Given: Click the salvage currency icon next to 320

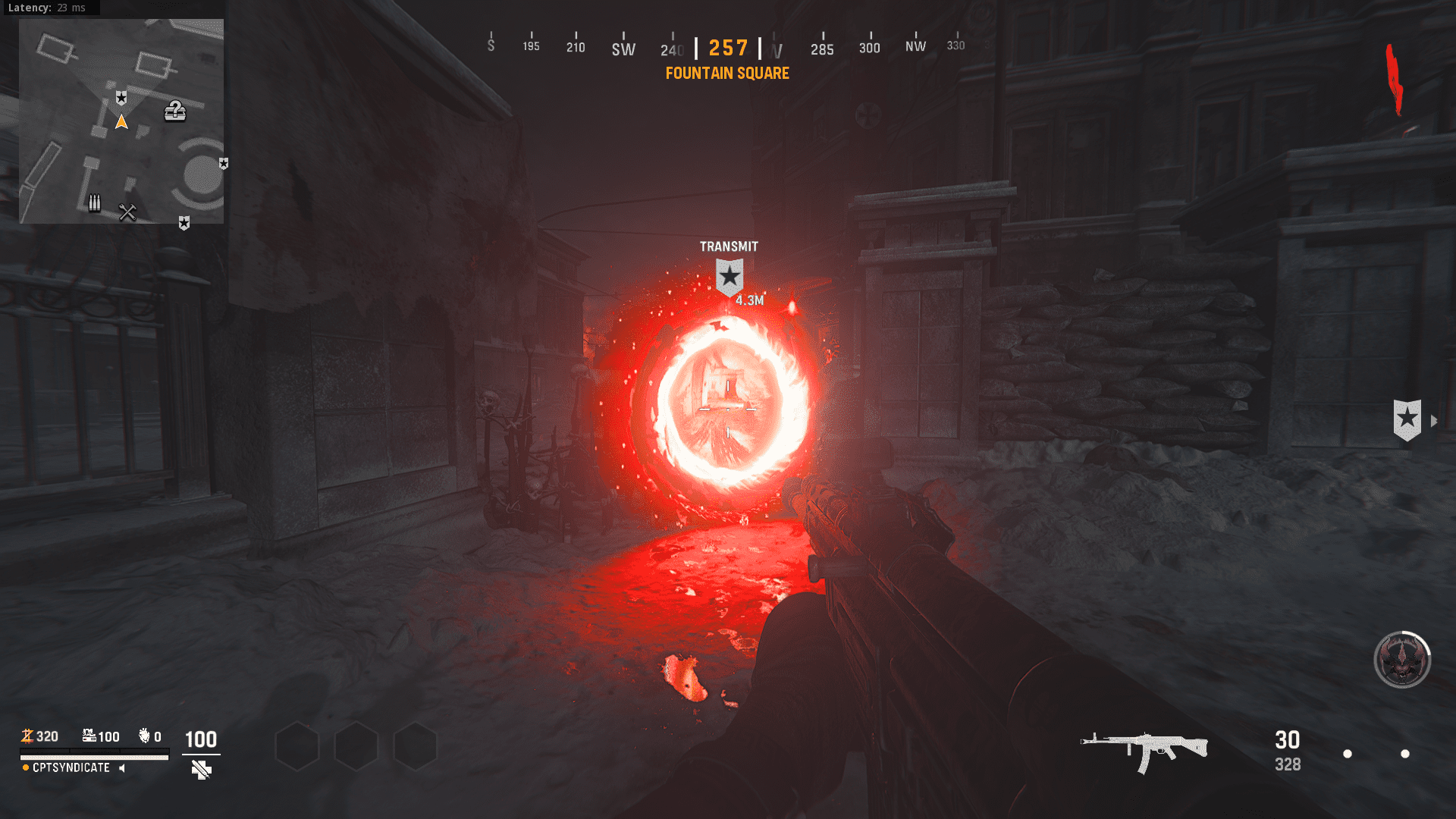Looking at the screenshot, I should tap(27, 736).
